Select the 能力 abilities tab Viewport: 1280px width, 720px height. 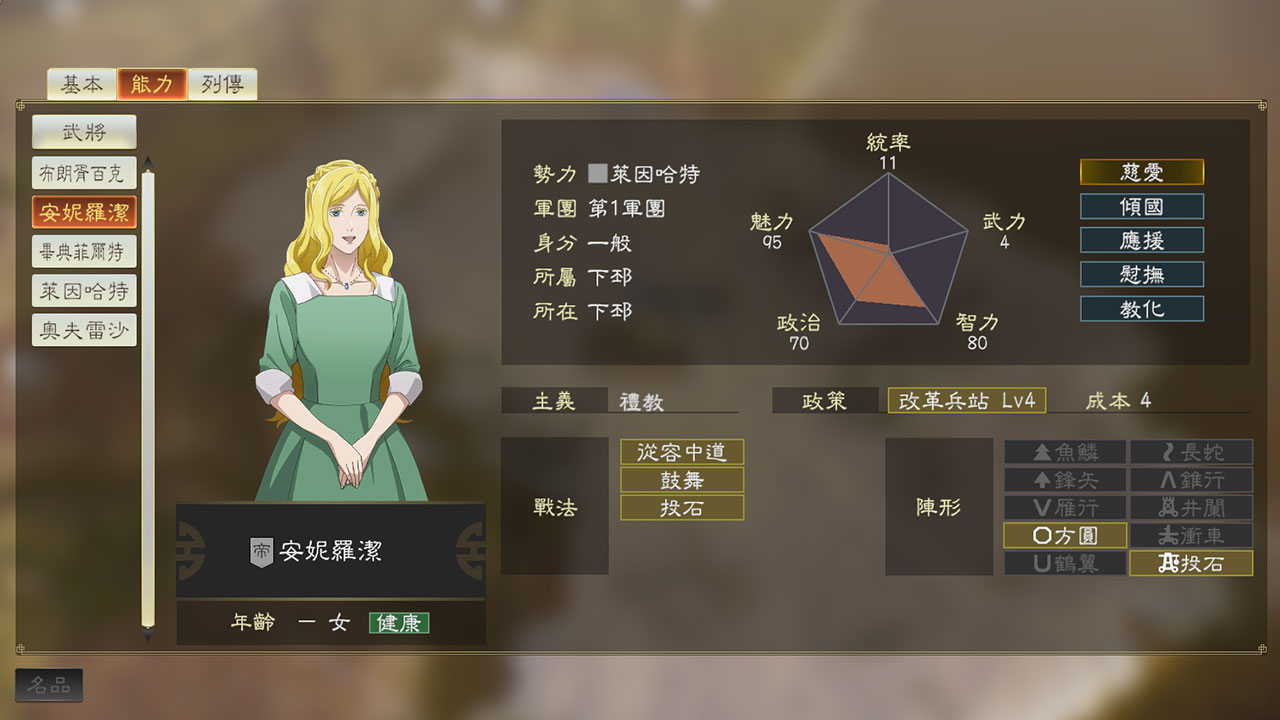(x=152, y=85)
